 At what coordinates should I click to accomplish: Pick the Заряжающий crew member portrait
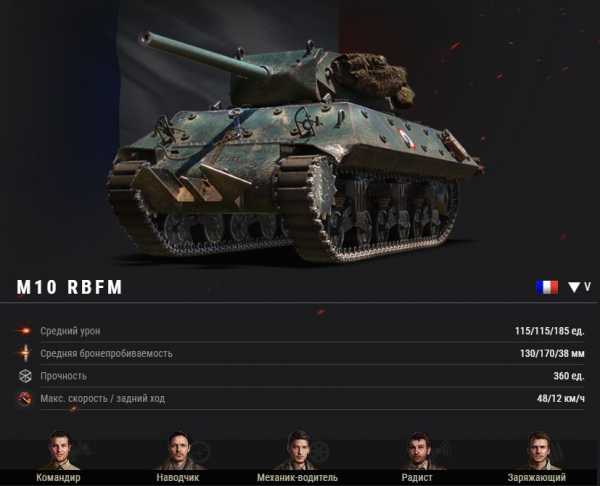[538, 450]
